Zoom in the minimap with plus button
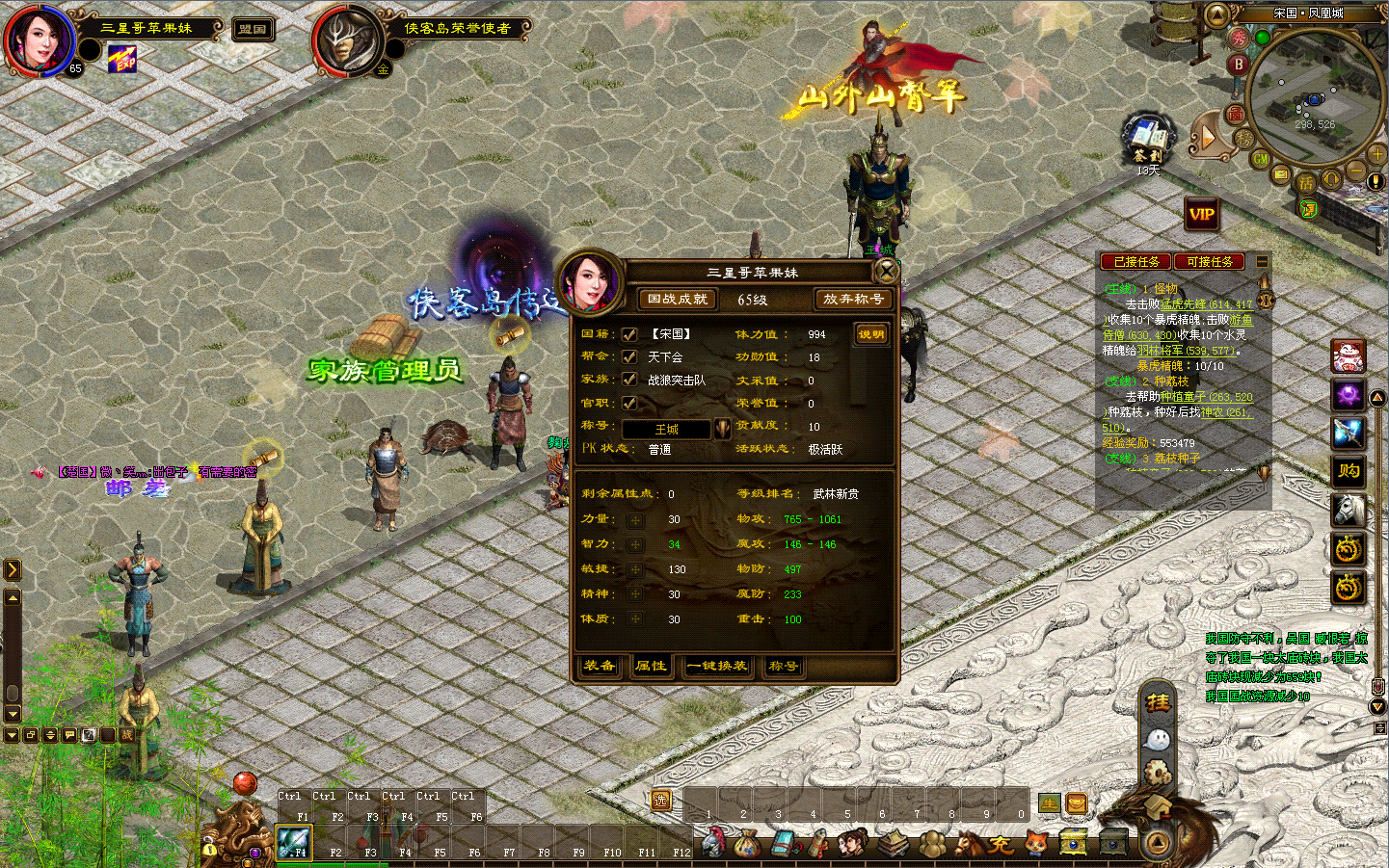Image resolution: width=1389 pixels, height=868 pixels. (x=1376, y=154)
